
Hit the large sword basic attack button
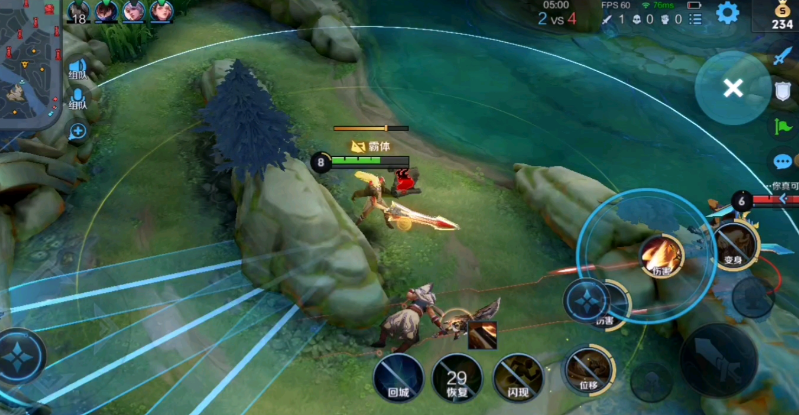(717, 359)
